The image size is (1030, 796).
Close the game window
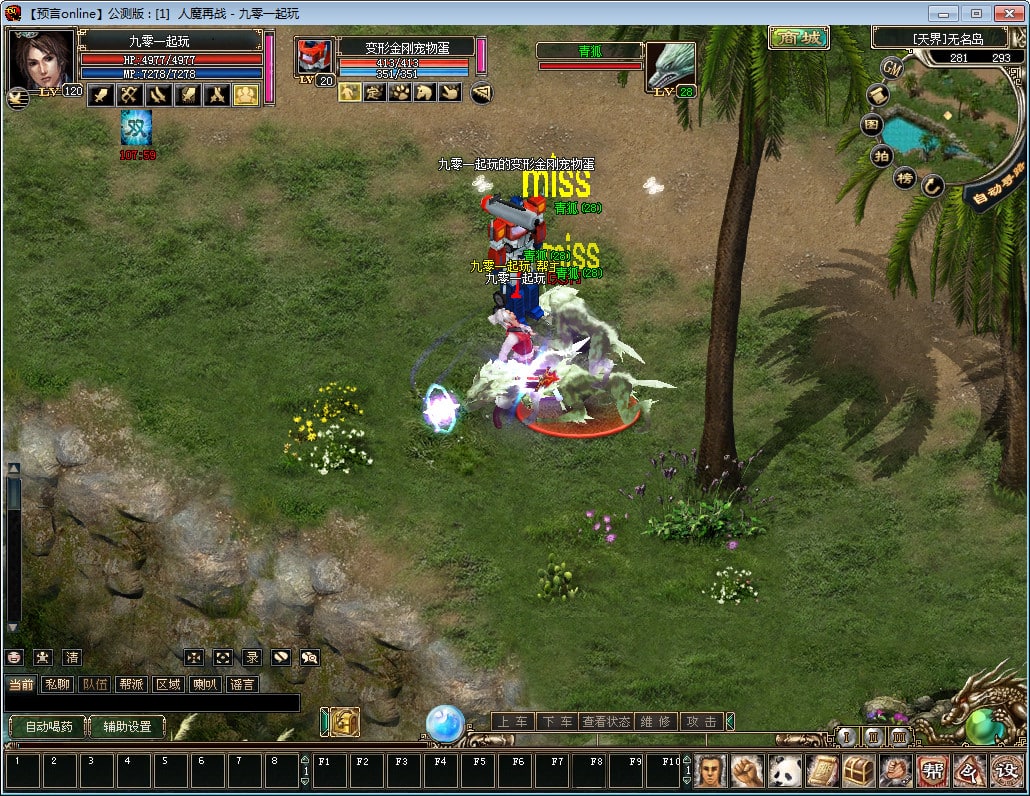coord(1005,13)
